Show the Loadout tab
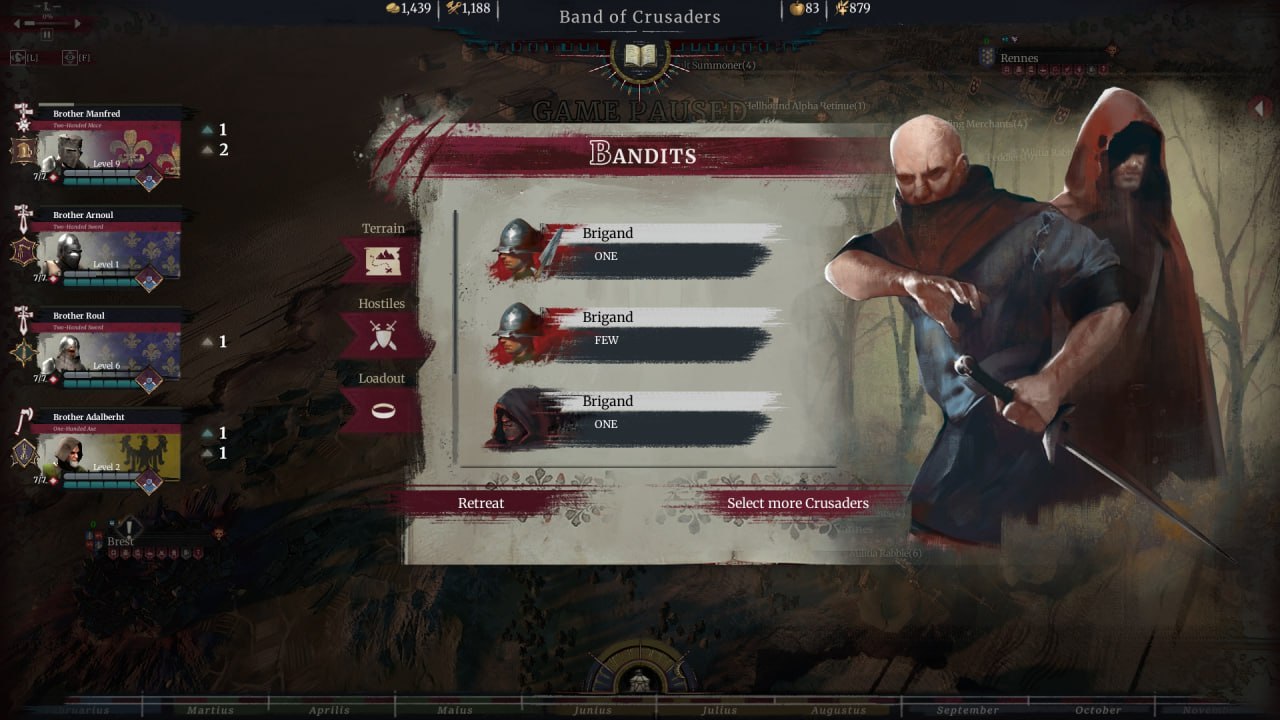The width and height of the screenshot is (1280, 720). click(382, 409)
